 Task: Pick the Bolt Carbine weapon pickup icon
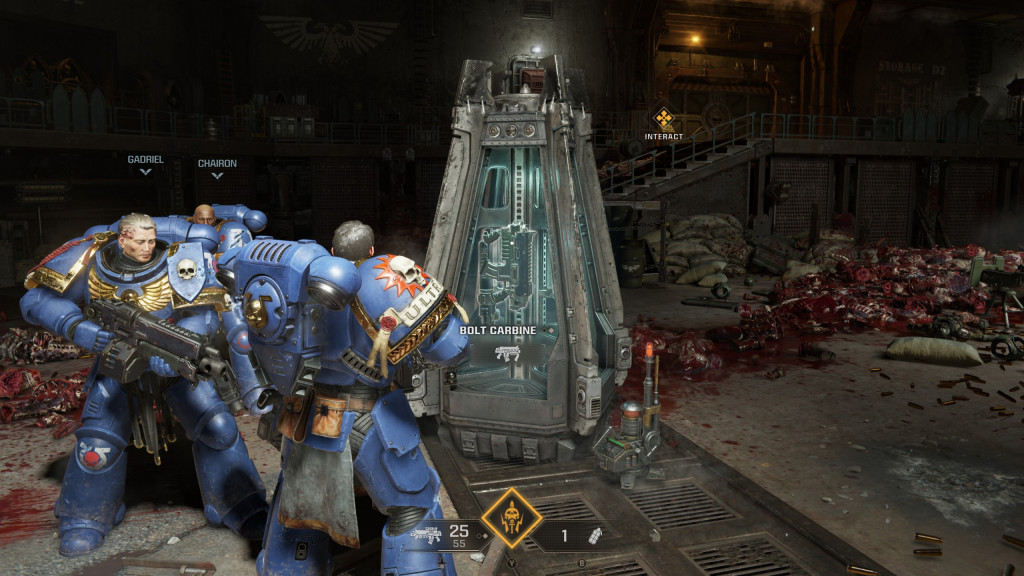(x=508, y=352)
